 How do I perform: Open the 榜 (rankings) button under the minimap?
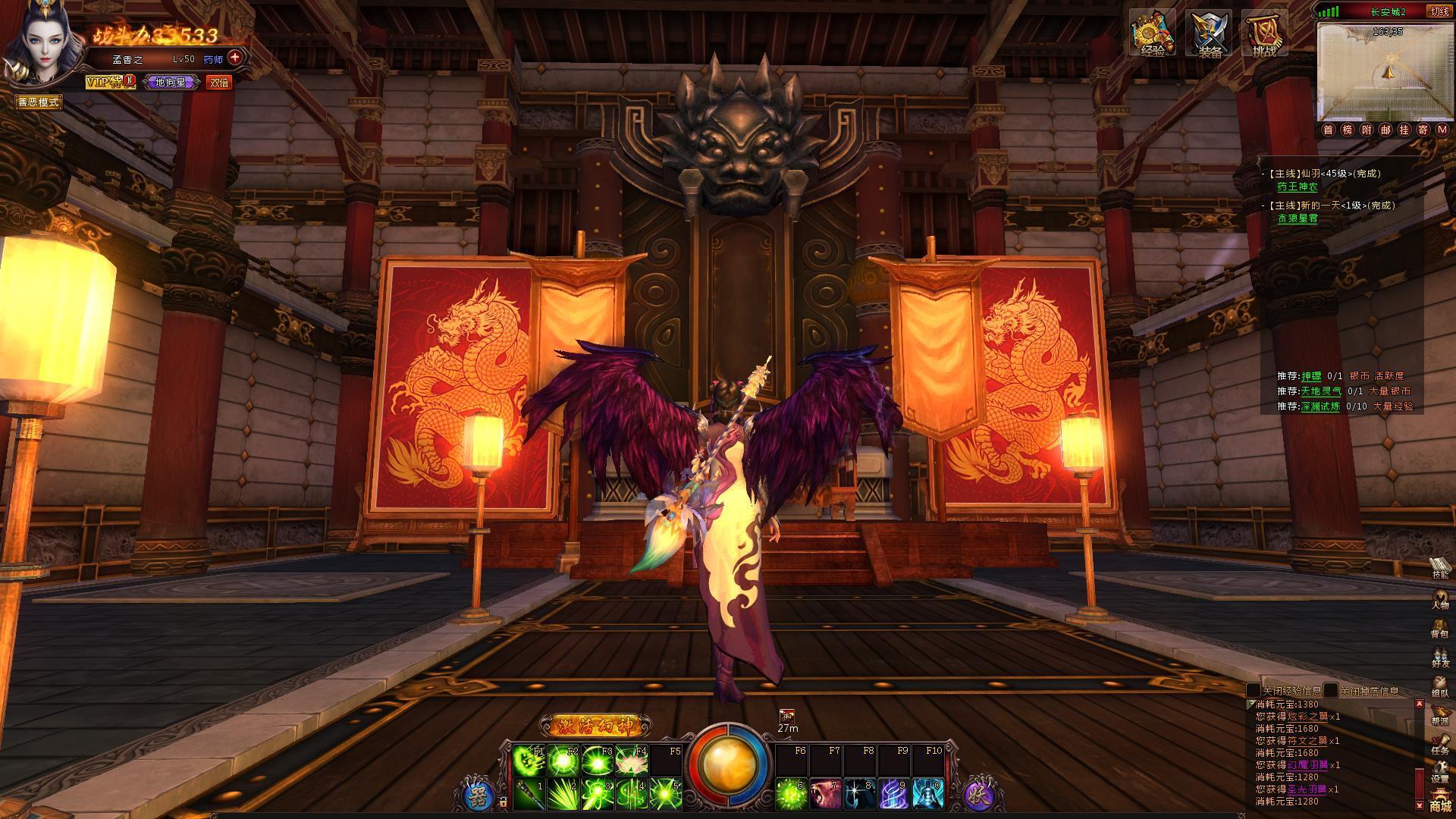[x=1348, y=130]
